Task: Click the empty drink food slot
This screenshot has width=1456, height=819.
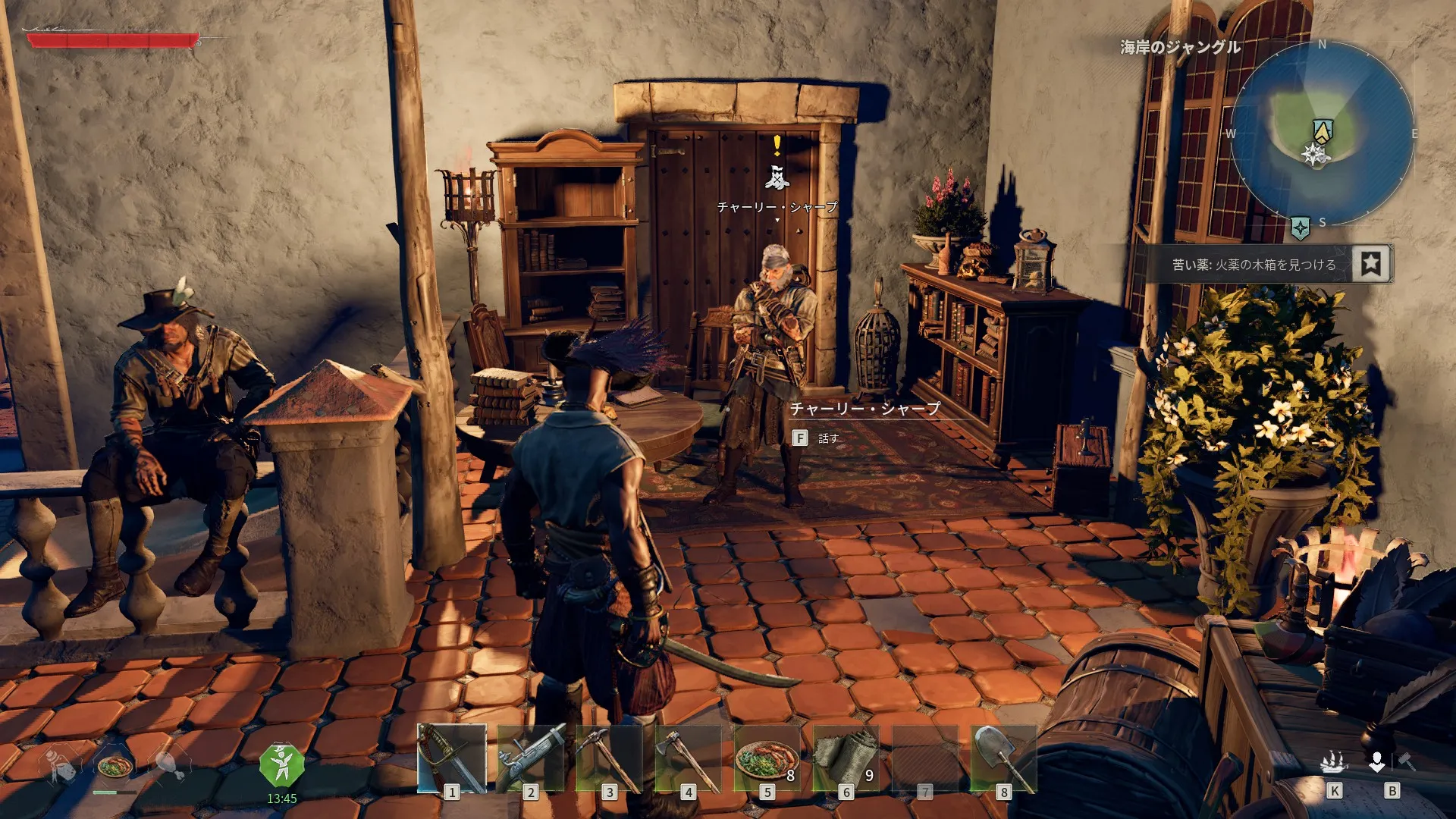Action: click(62, 766)
